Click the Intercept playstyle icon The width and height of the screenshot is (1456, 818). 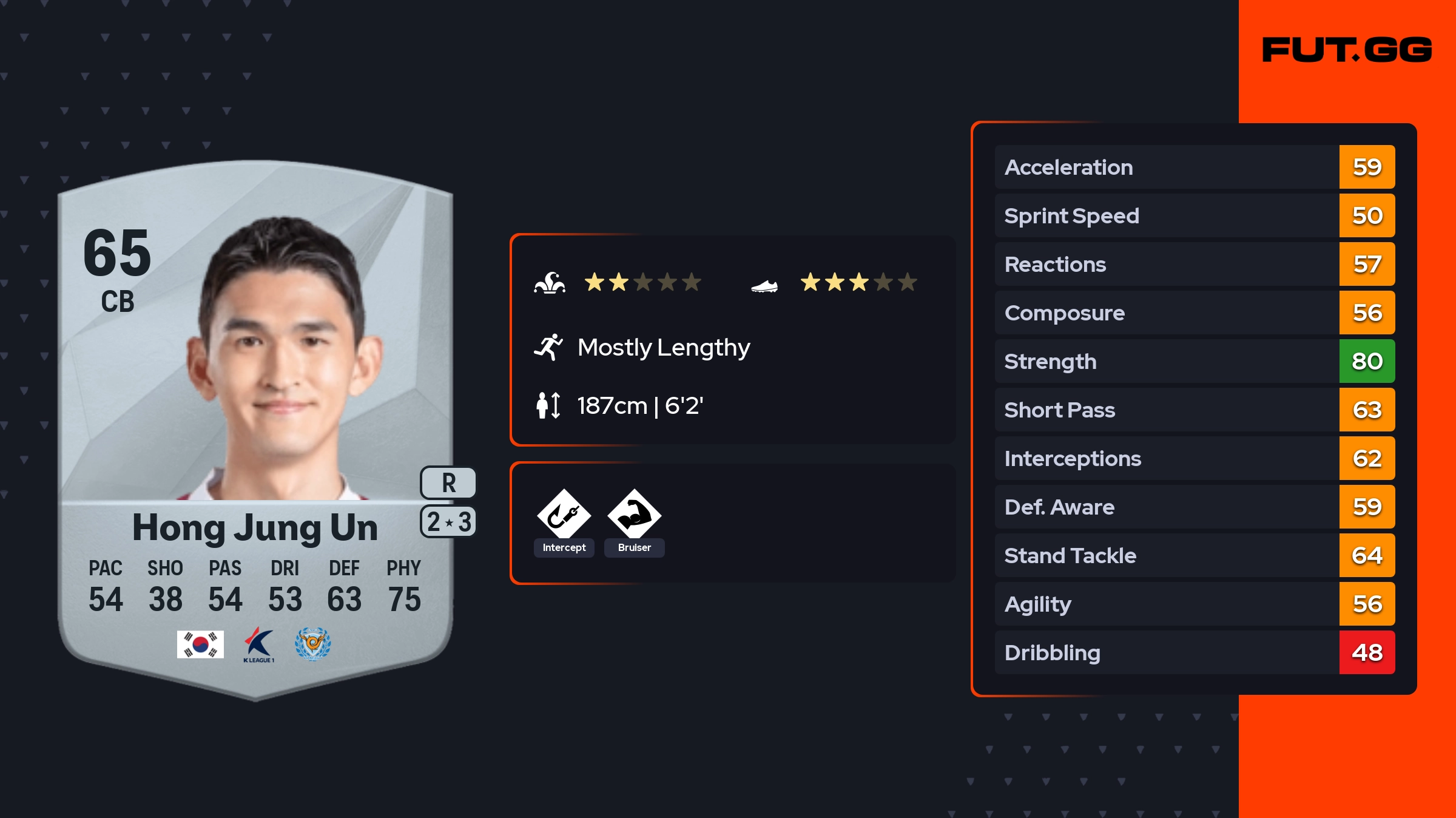[x=564, y=515]
